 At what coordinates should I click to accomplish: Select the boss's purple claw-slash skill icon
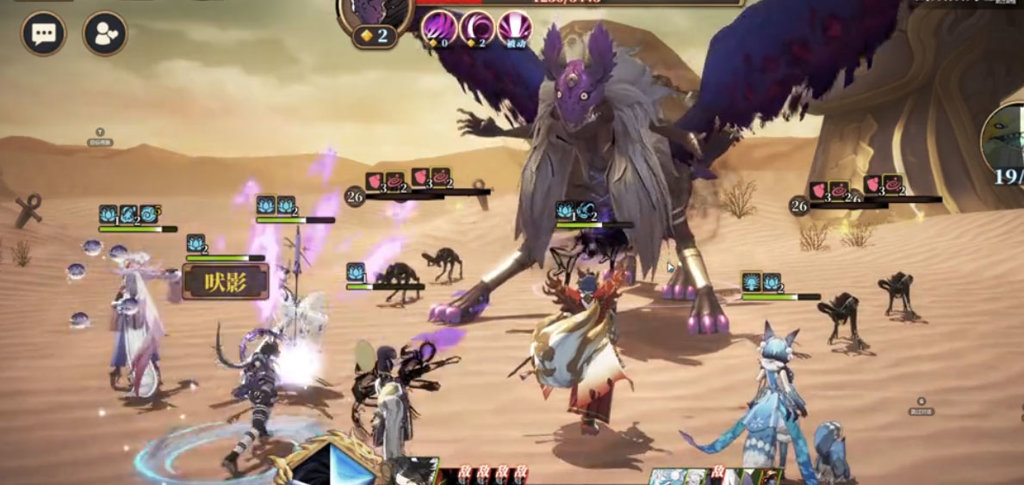438,27
